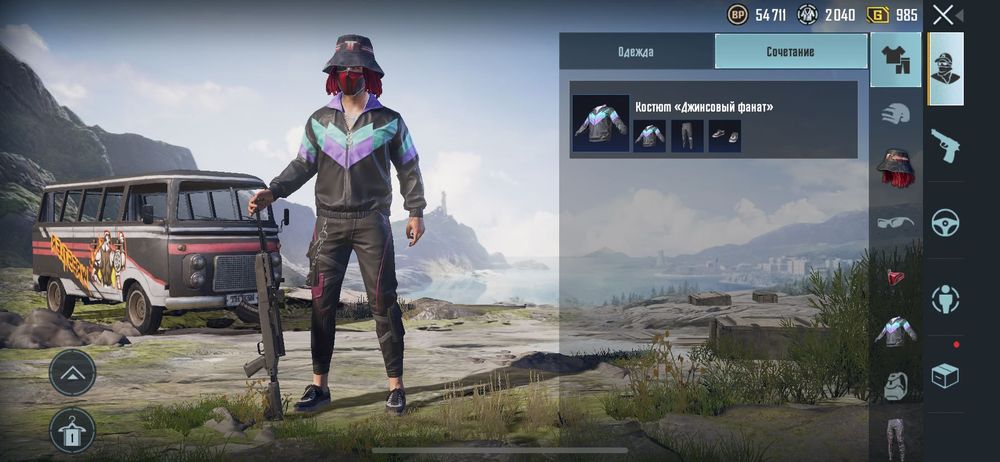Click the up-arrow round button
The height and width of the screenshot is (462, 1000).
tap(72, 373)
